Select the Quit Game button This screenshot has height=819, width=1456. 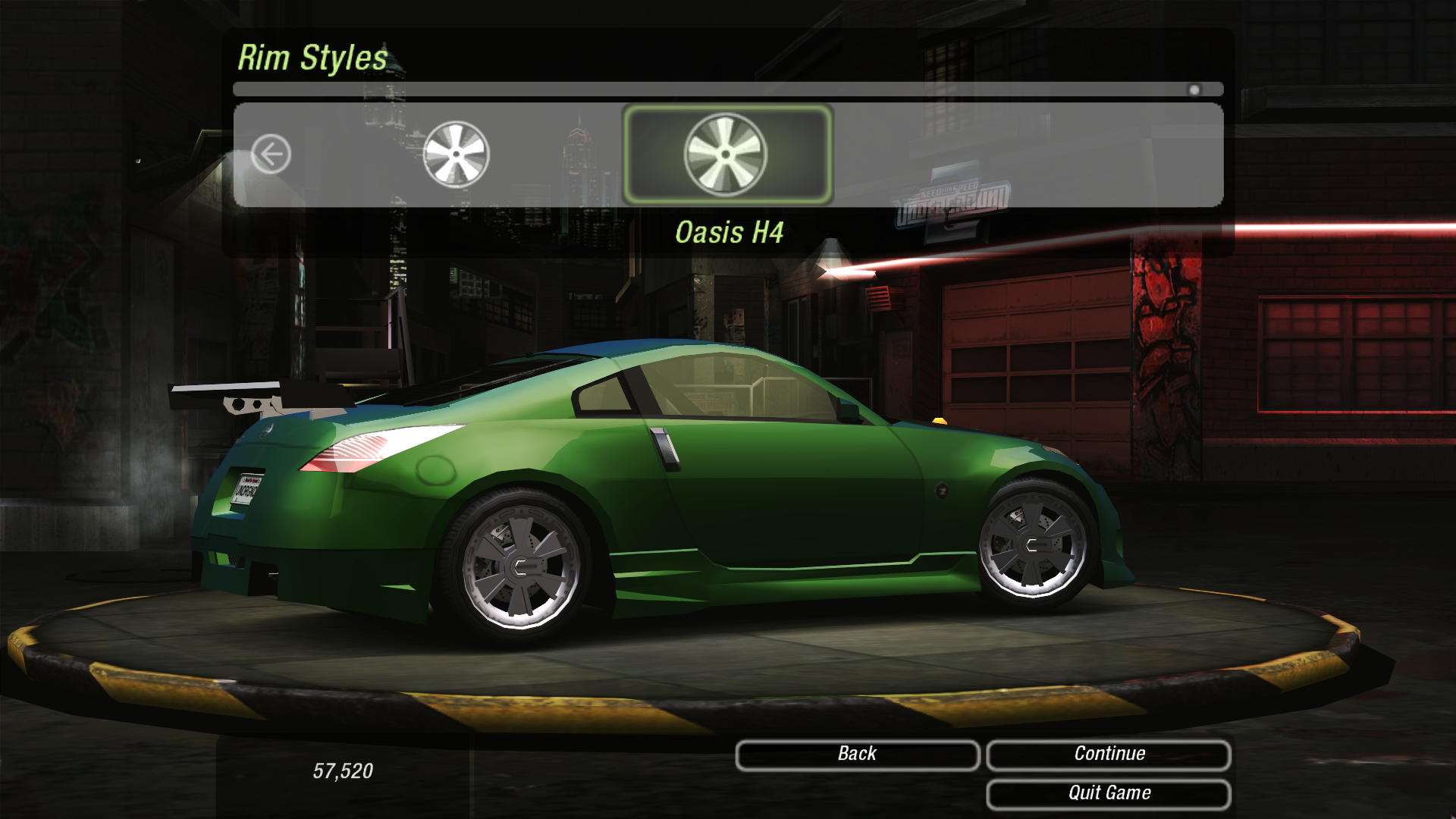[1108, 794]
